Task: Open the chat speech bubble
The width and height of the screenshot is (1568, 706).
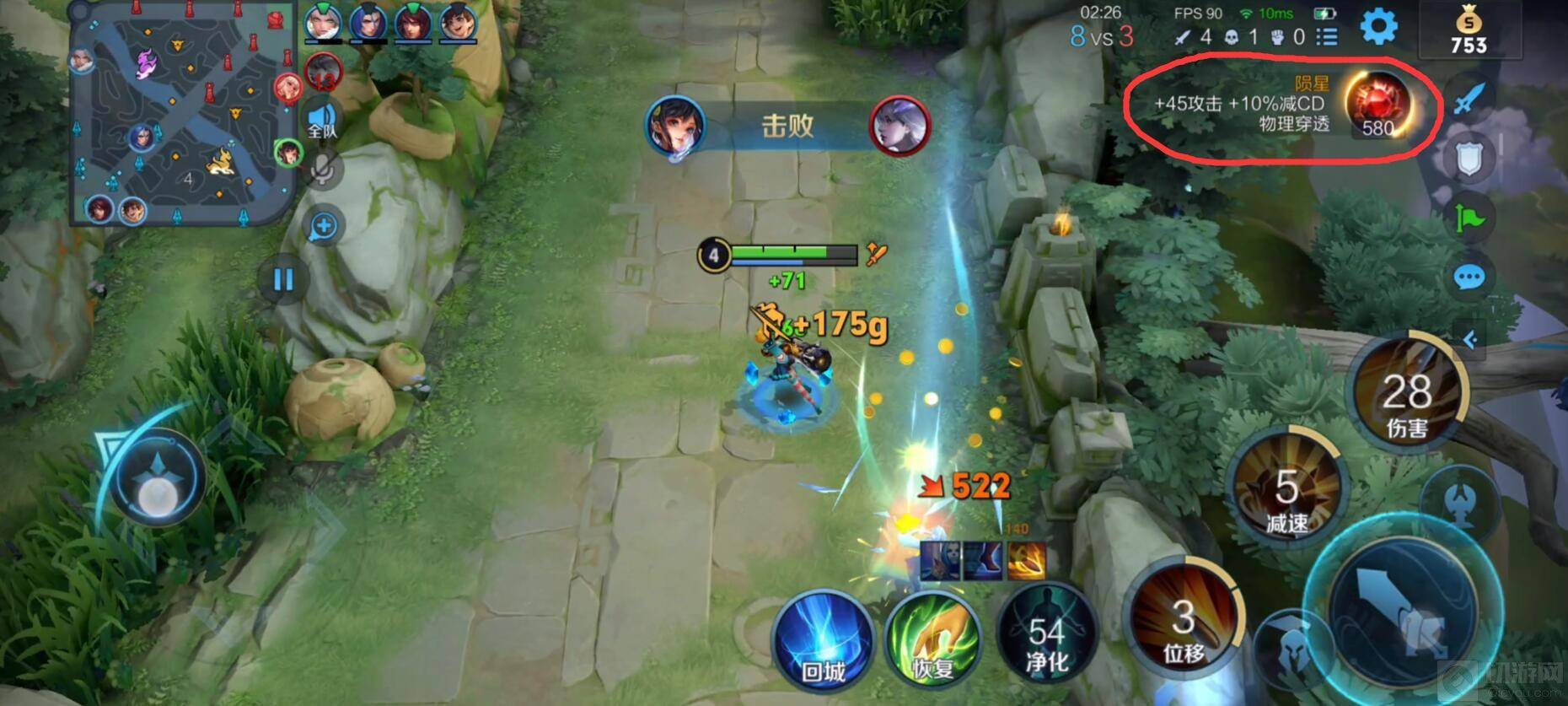Action: [x=1469, y=278]
